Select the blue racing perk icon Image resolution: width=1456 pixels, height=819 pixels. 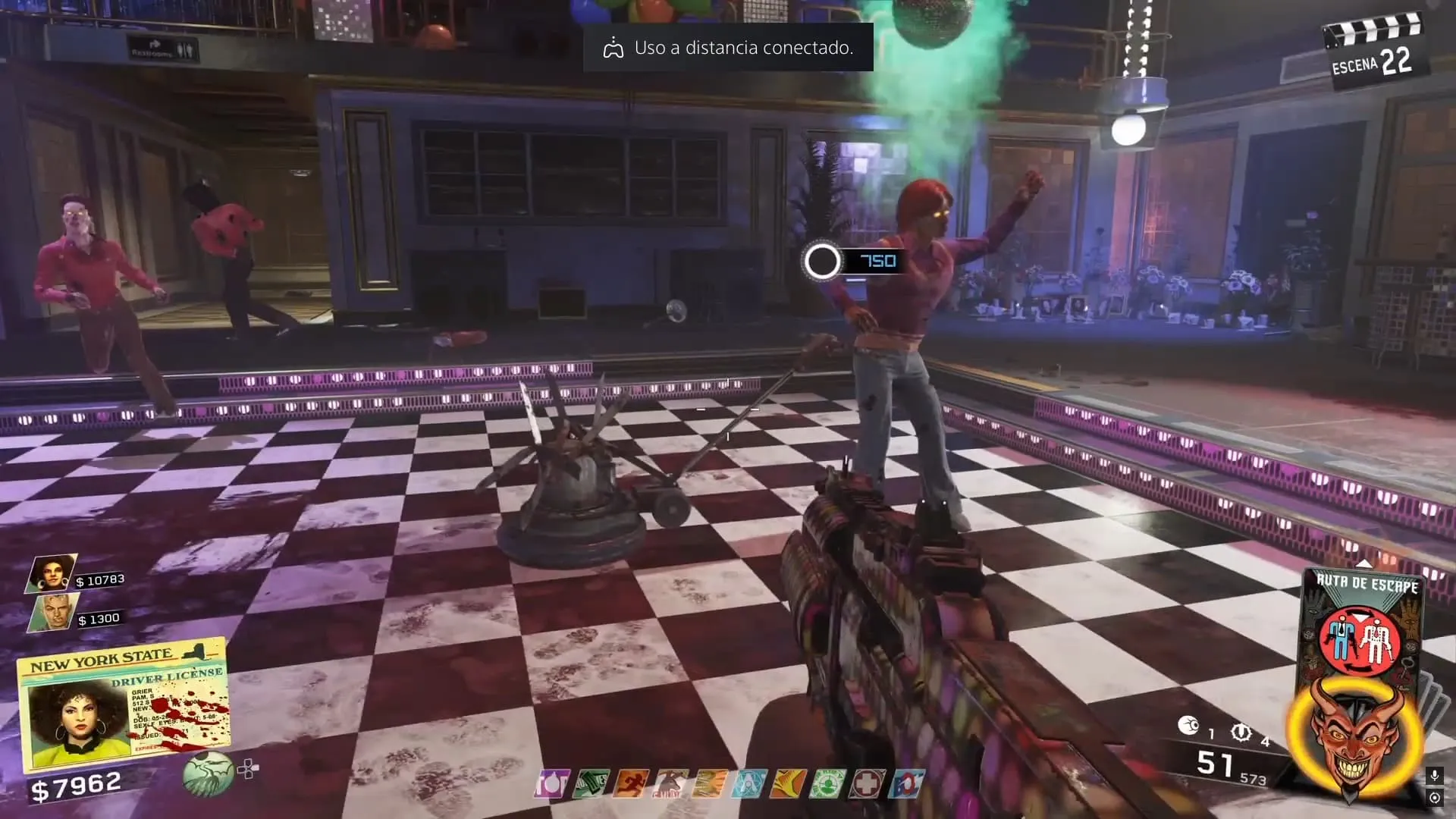(906, 784)
